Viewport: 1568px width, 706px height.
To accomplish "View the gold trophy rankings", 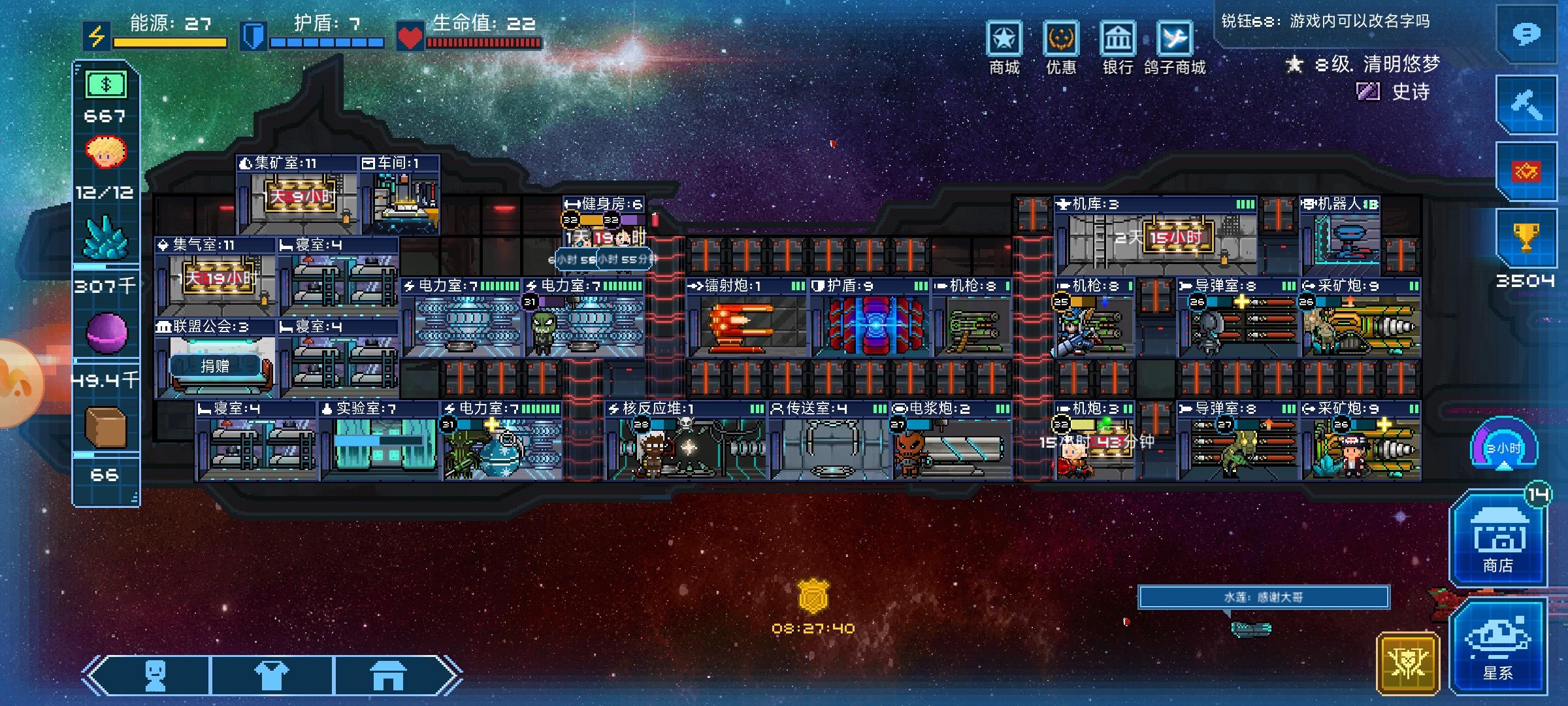I will tap(1526, 238).
